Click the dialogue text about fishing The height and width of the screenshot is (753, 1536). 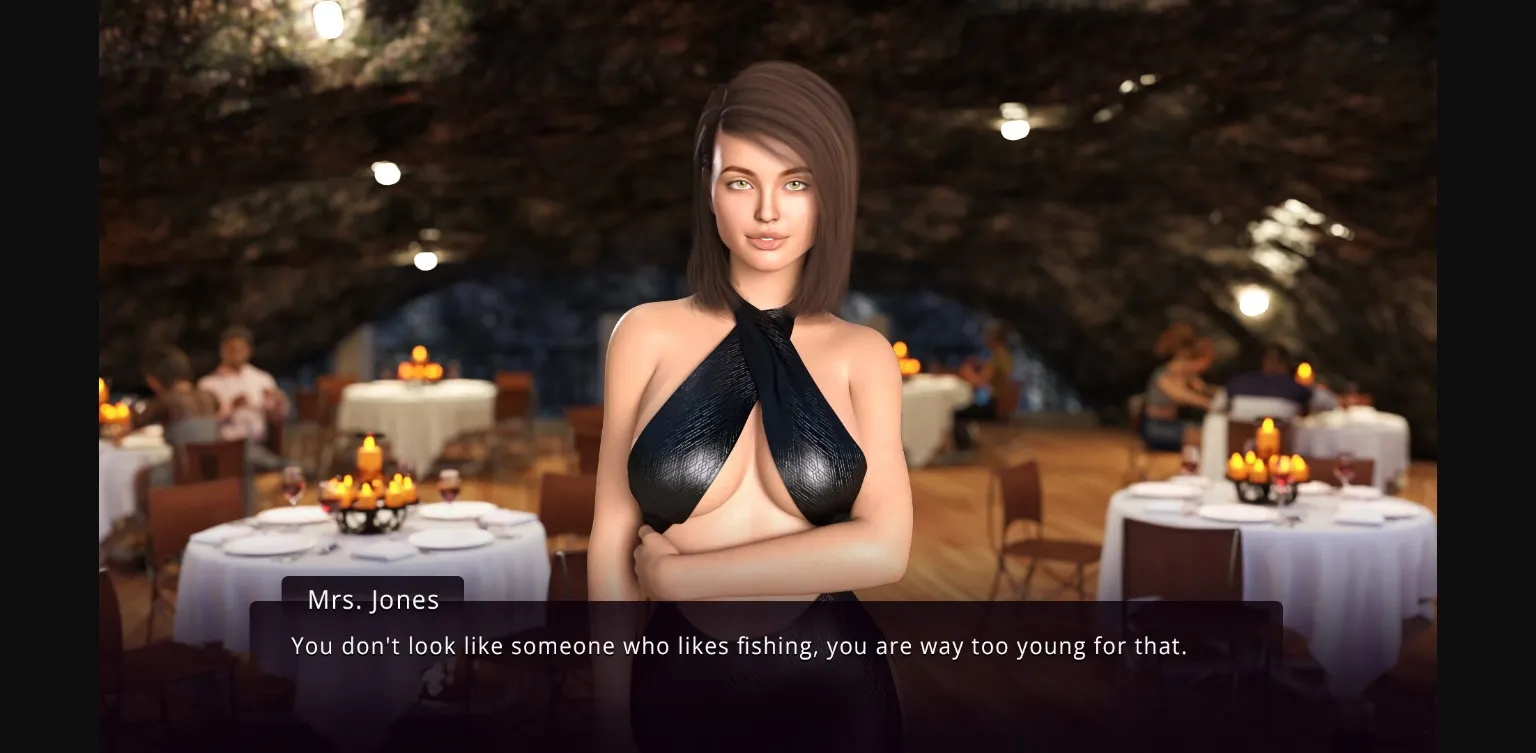point(738,646)
